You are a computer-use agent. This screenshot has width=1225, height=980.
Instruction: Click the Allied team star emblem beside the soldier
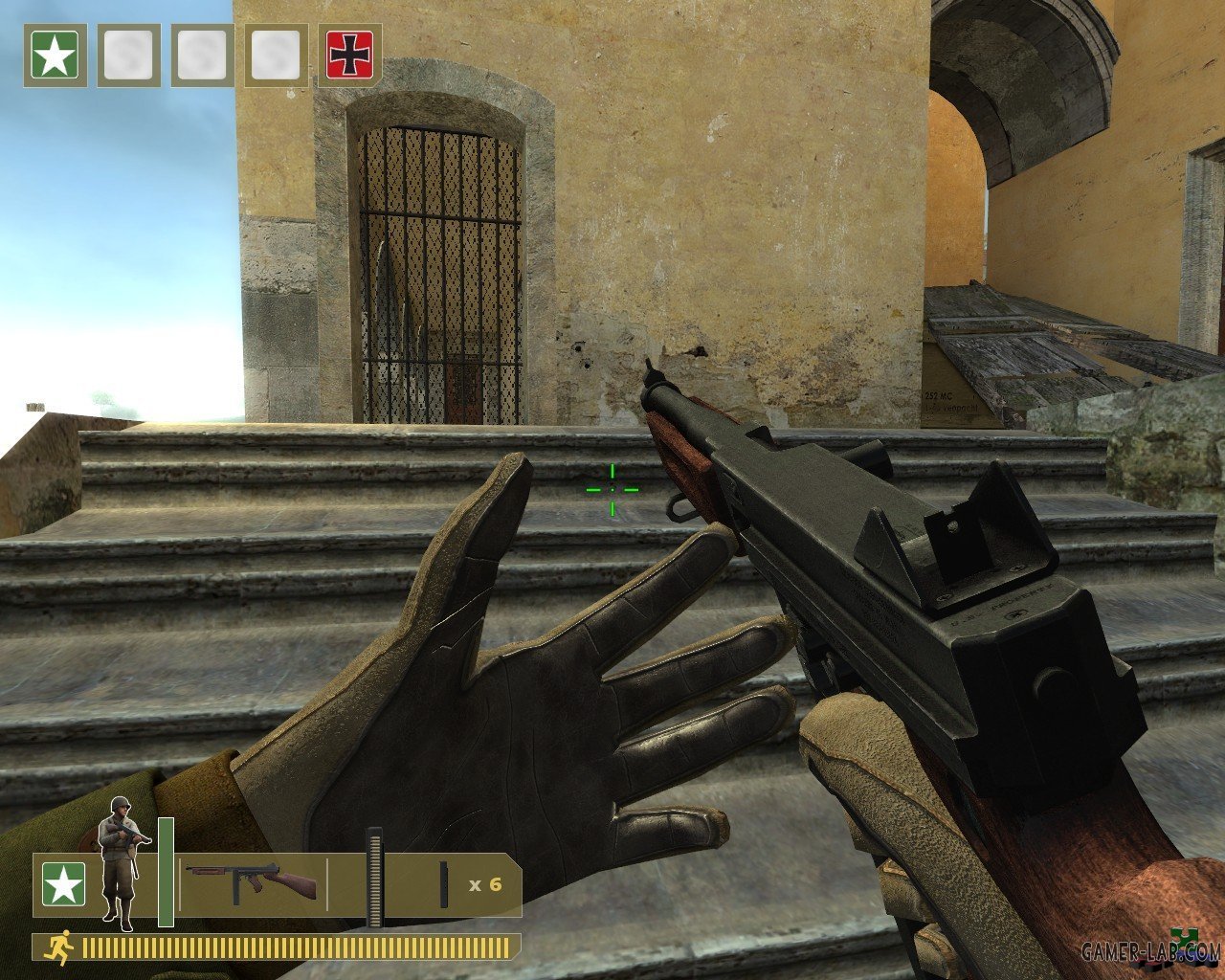pyautogui.click(x=63, y=885)
